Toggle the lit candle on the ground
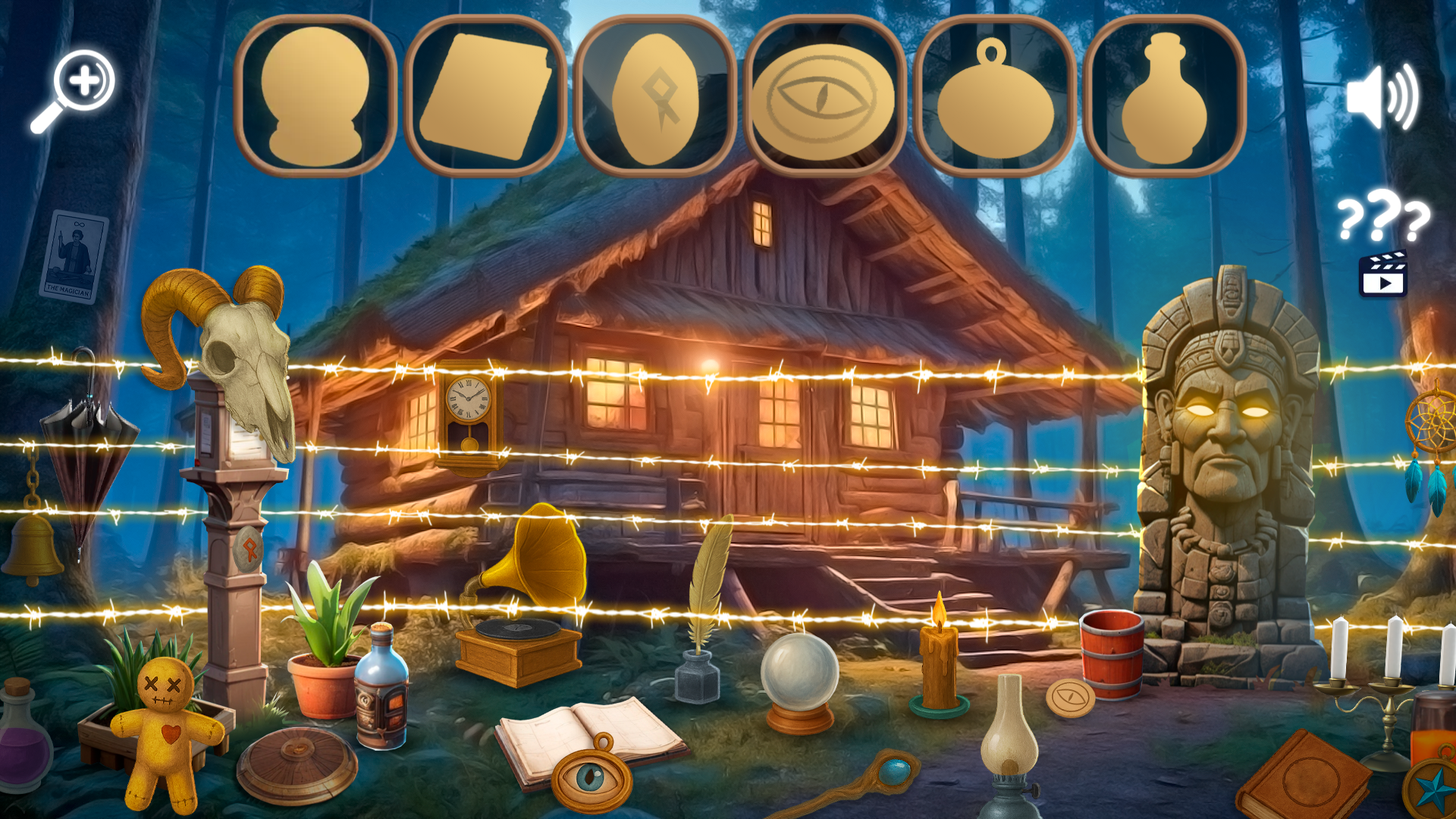 [x=938, y=667]
